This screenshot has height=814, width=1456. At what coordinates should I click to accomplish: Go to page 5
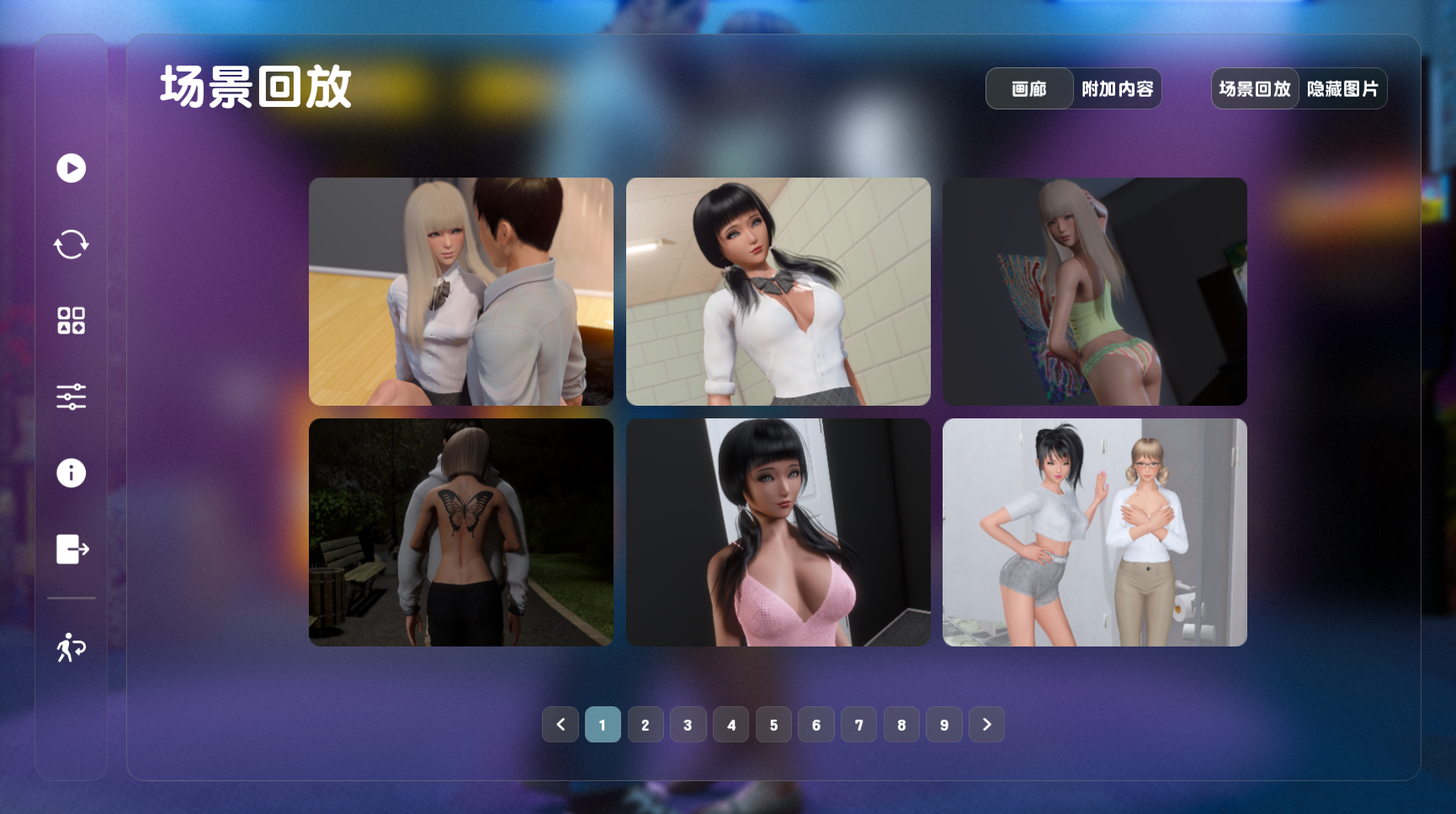coord(773,725)
